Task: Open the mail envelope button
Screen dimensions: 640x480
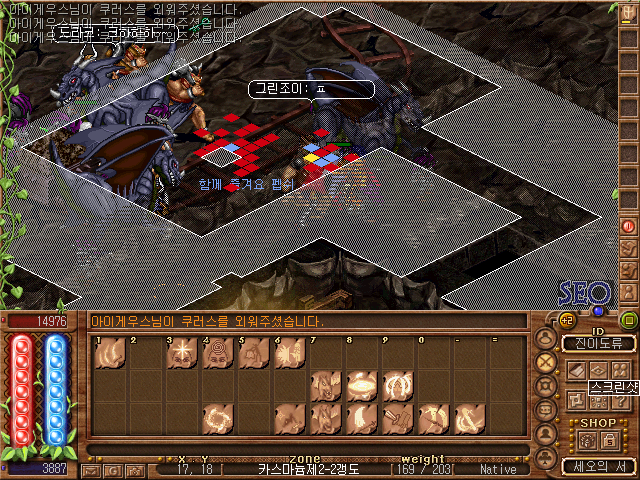Action: [93, 469]
